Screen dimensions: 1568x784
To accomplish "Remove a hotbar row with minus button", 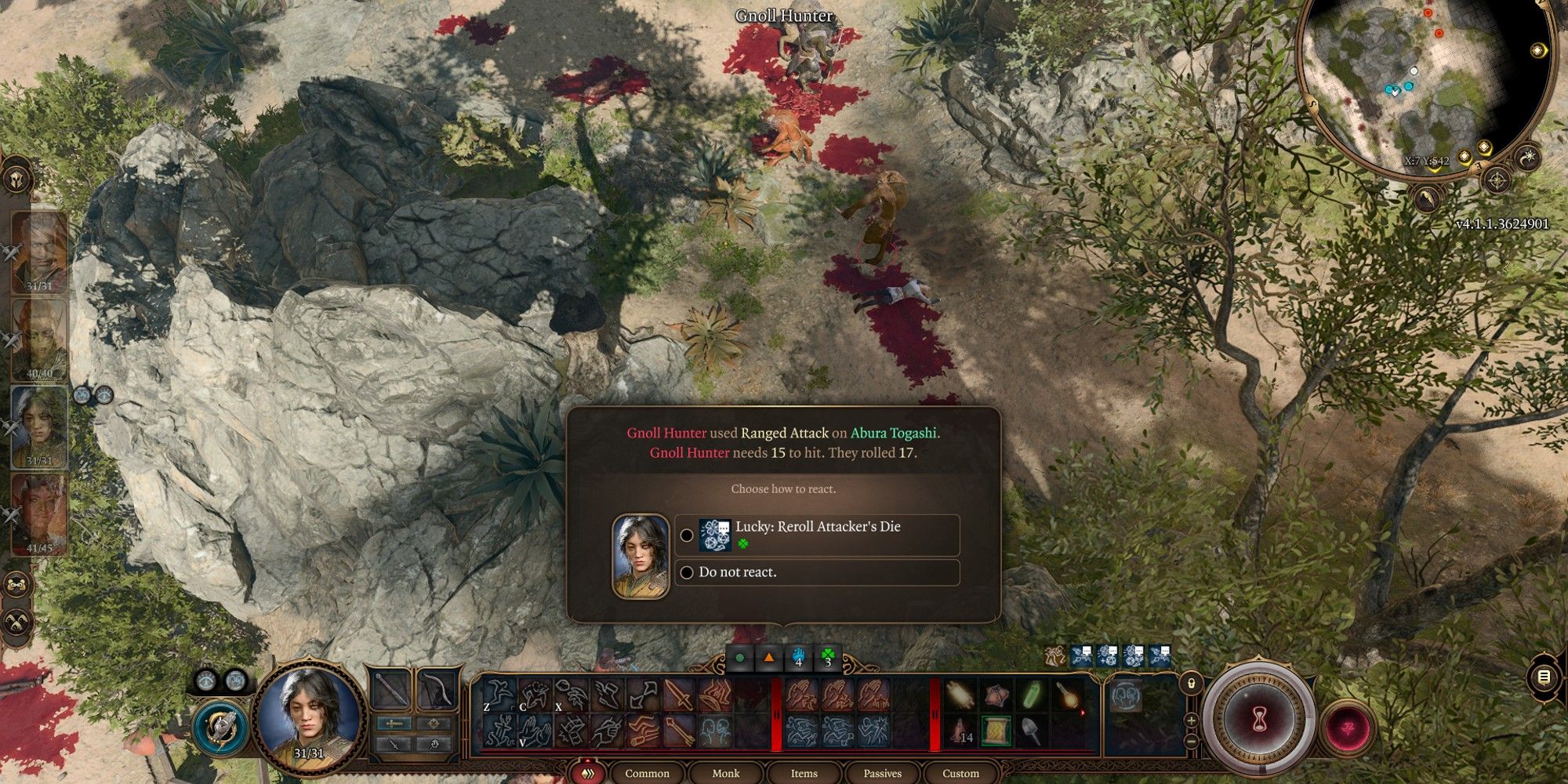I will tap(1191, 741).
